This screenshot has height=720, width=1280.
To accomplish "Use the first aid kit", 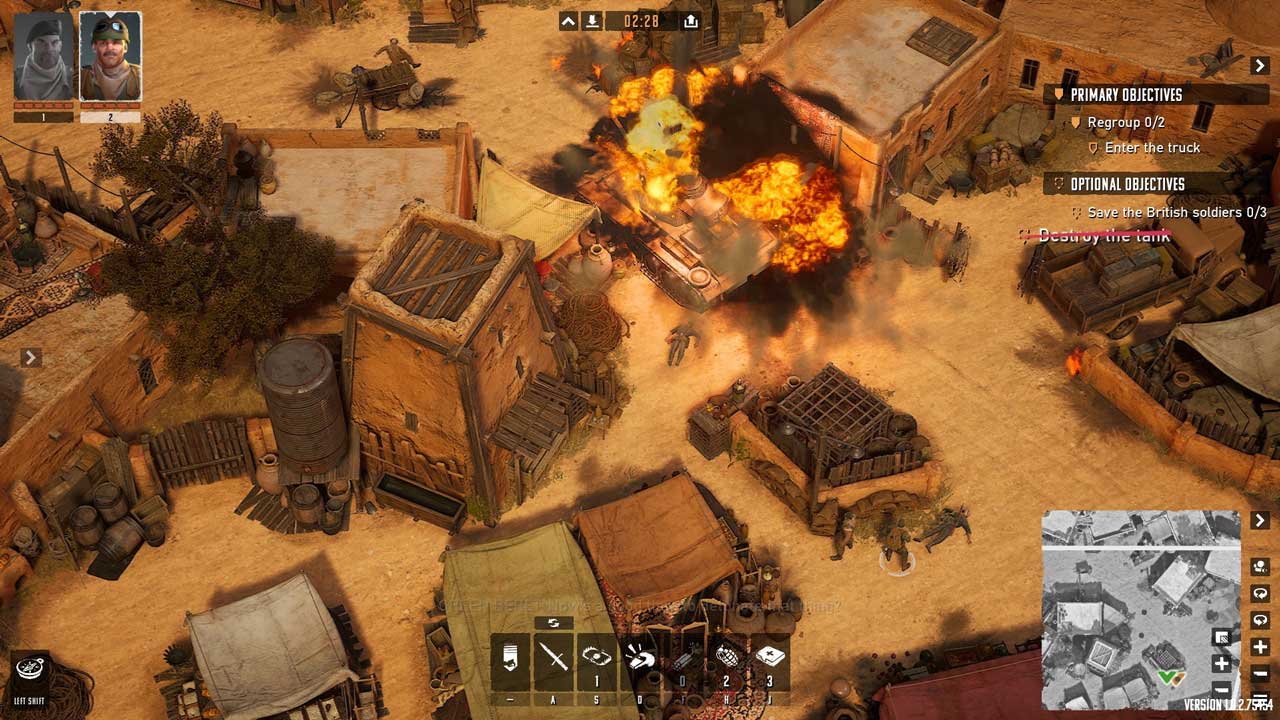I will [770, 657].
